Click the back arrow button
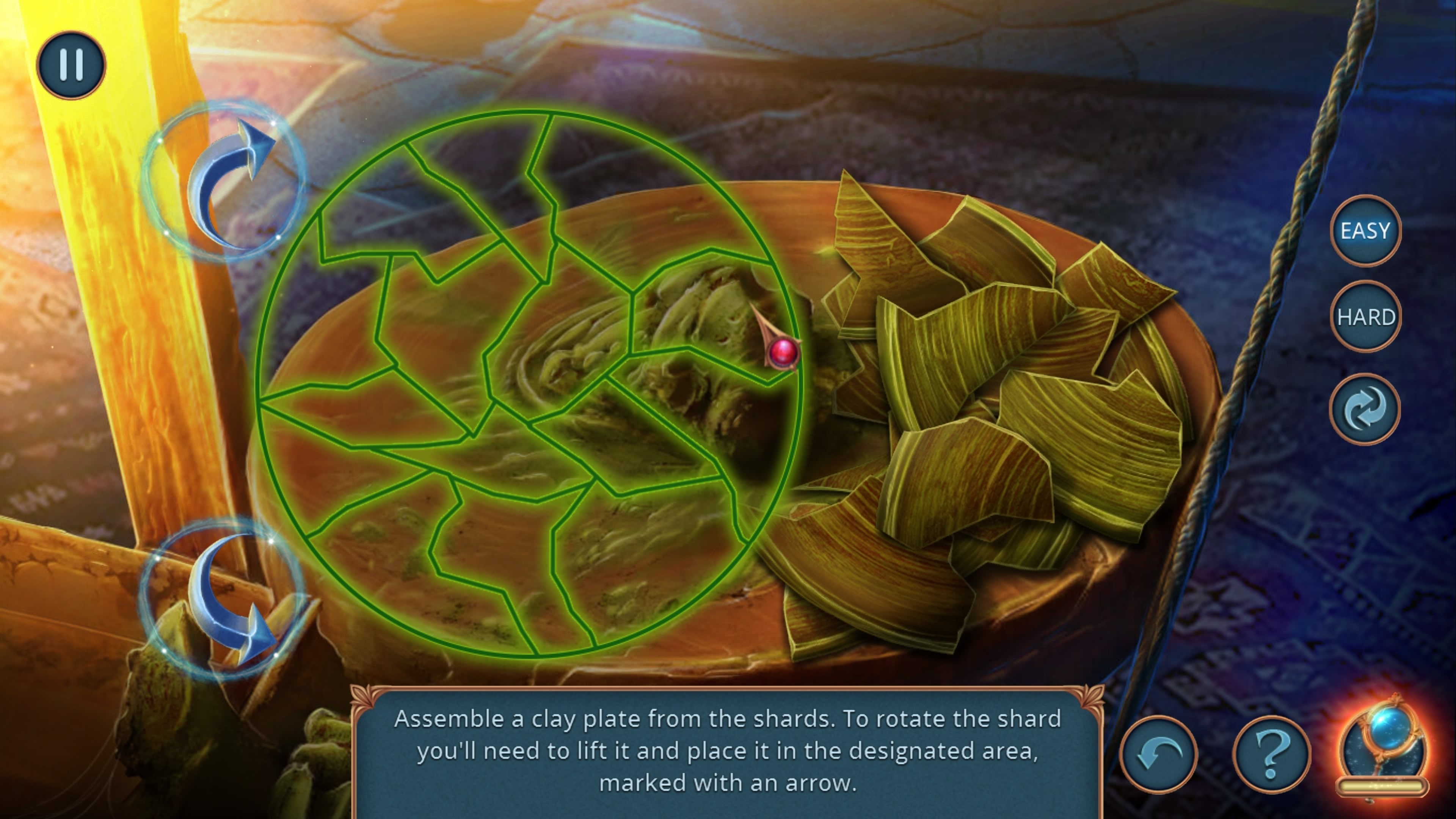This screenshot has height=819, width=1456. pyautogui.click(x=1158, y=755)
